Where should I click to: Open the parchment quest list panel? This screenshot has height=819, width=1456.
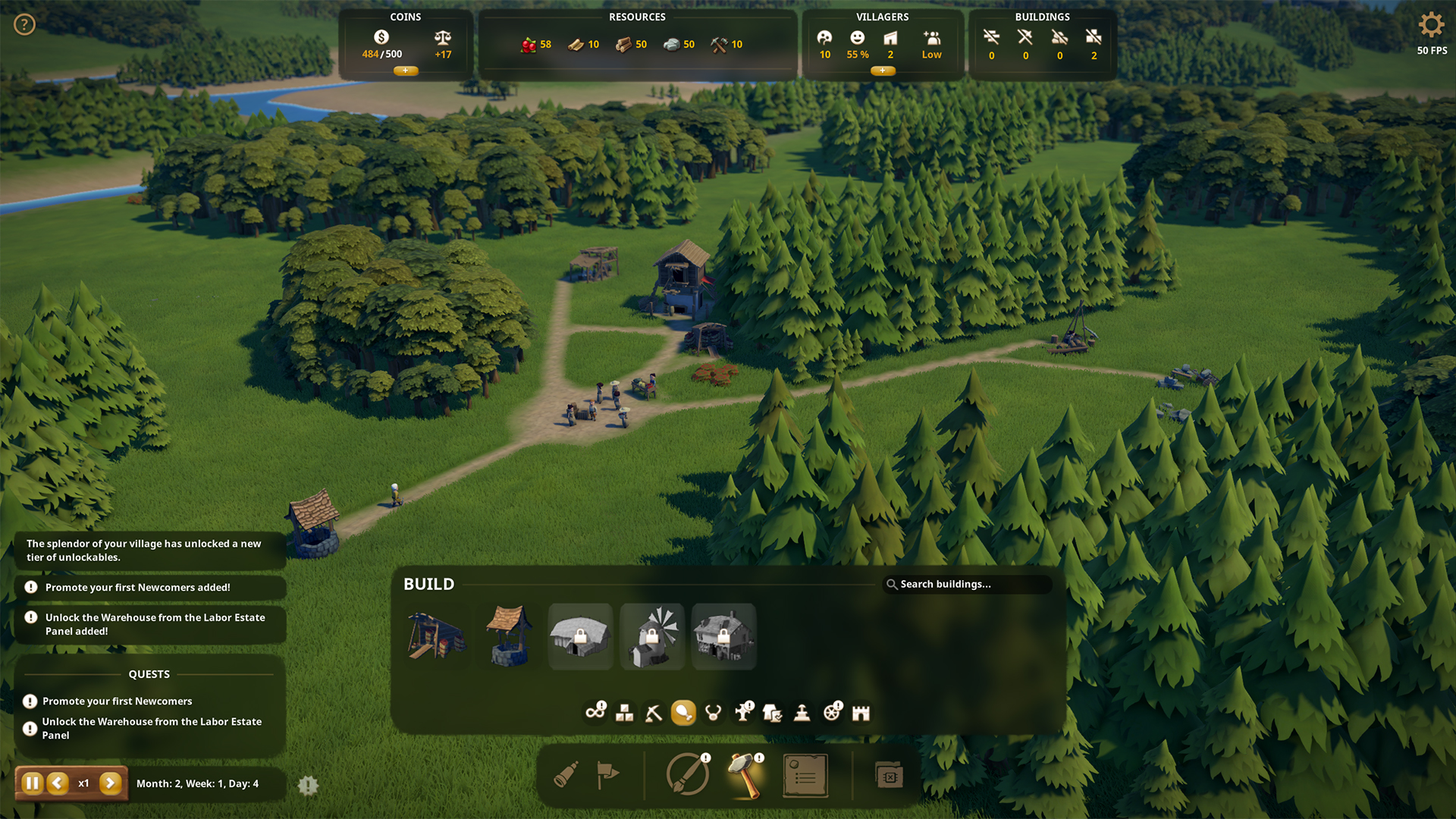[805, 775]
